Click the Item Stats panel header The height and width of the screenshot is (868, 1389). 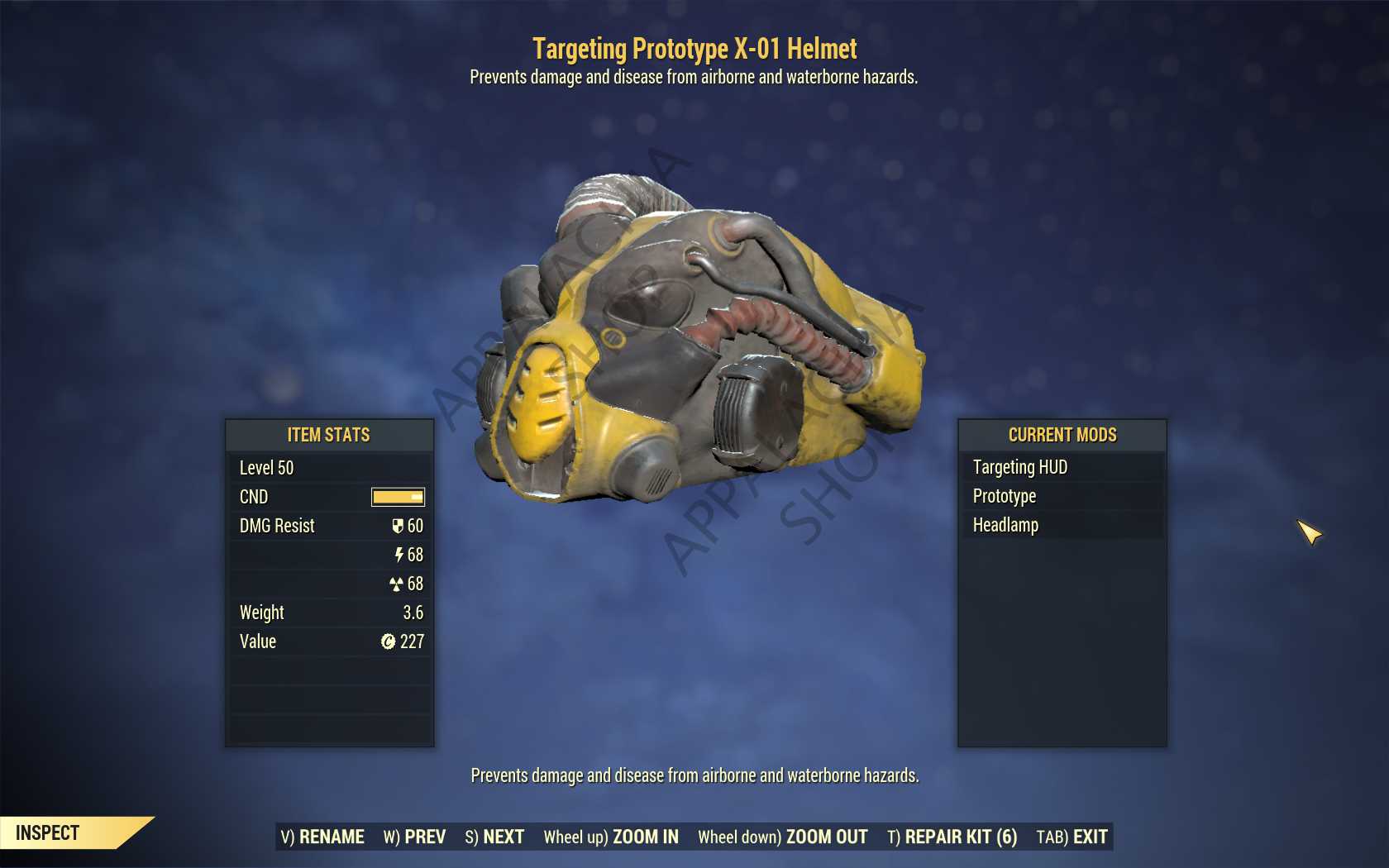pyautogui.click(x=329, y=435)
